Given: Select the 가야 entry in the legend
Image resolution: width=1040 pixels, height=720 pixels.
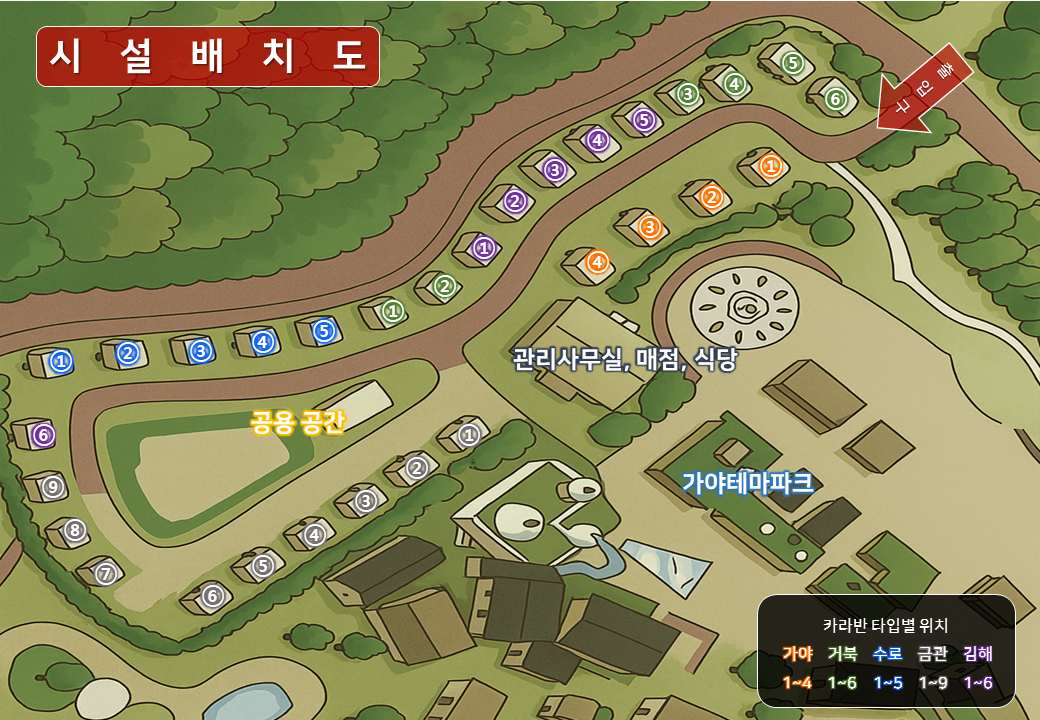Looking at the screenshot, I should (x=797, y=654).
